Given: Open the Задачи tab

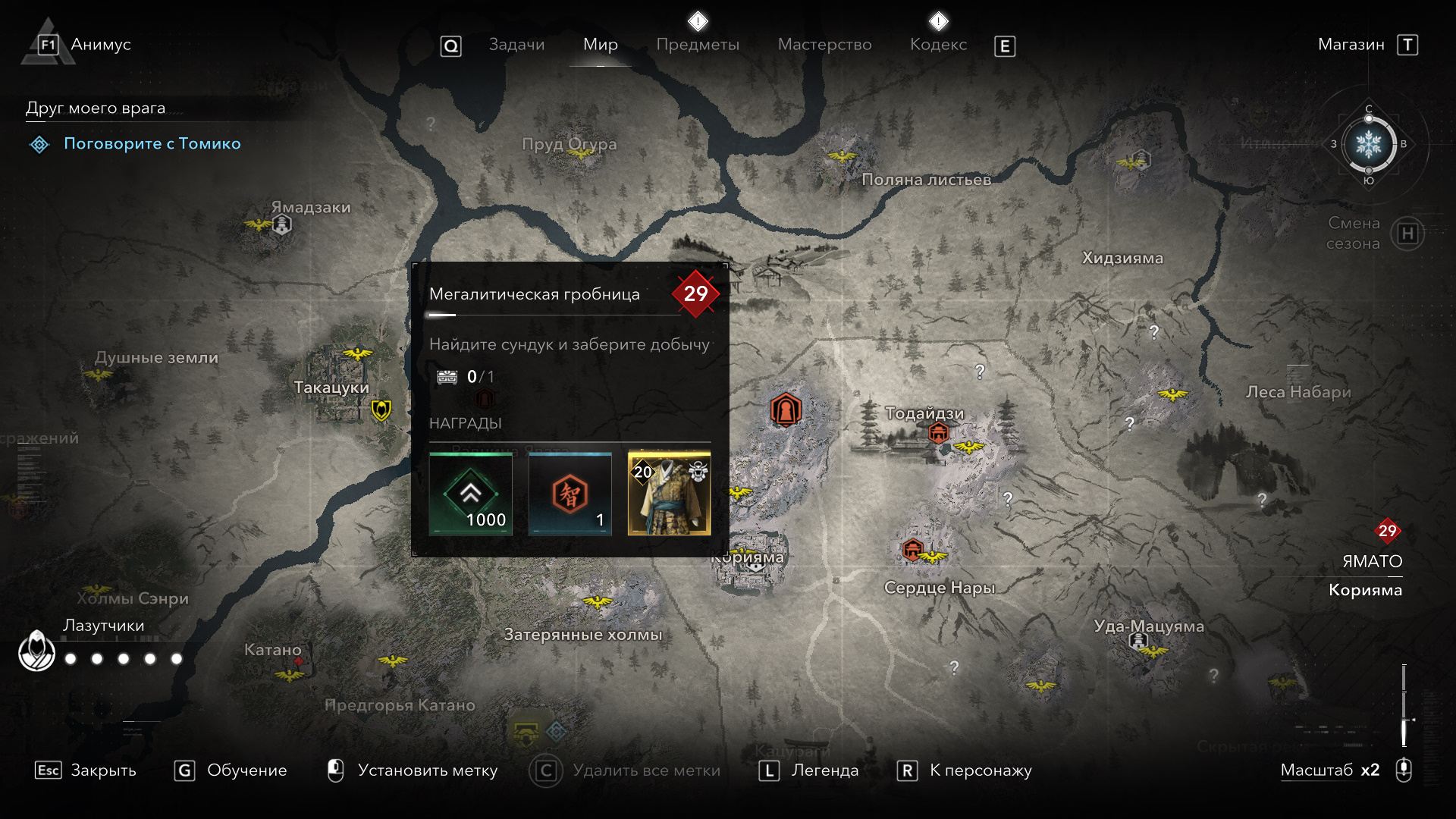Looking at the screenshot, I should 516,45.
